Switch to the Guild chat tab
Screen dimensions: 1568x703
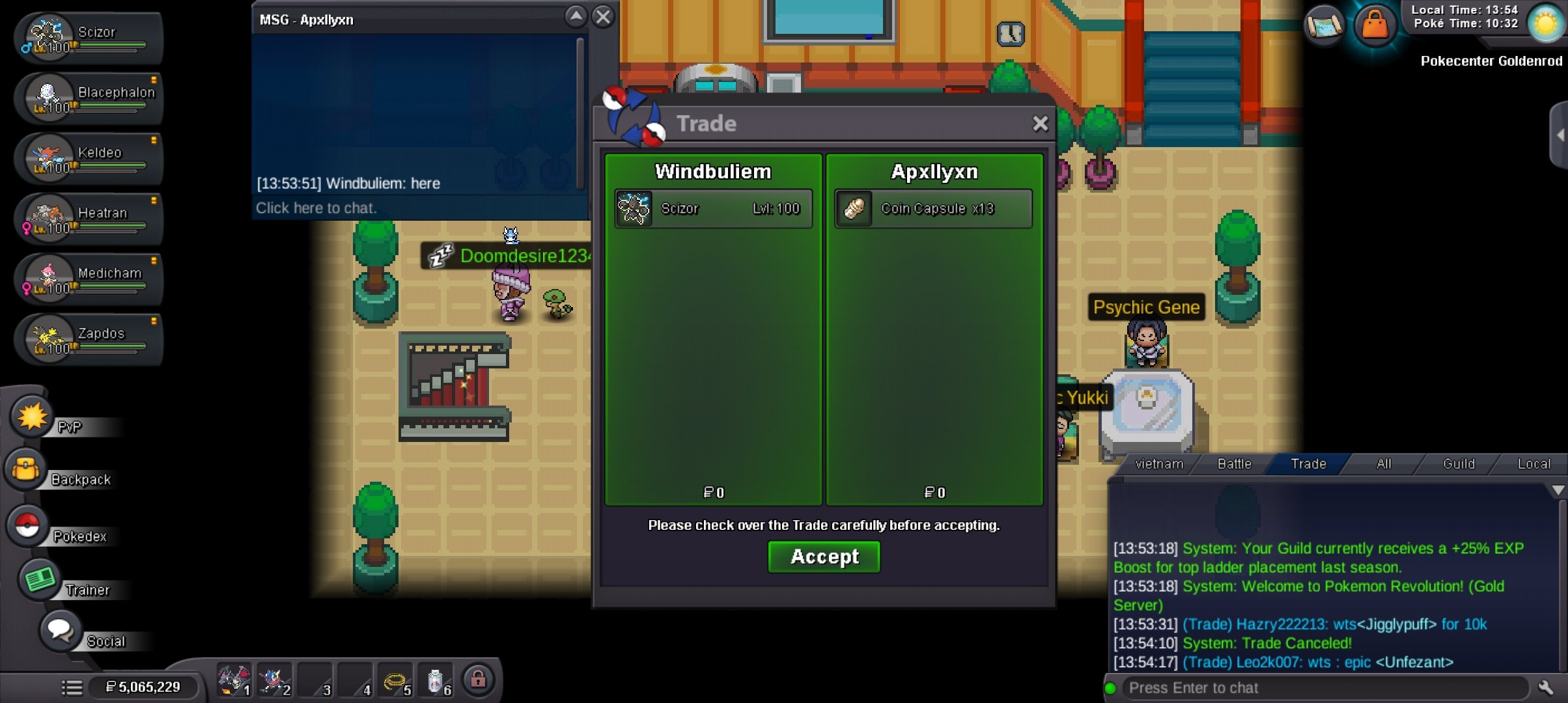point(1458,464)
